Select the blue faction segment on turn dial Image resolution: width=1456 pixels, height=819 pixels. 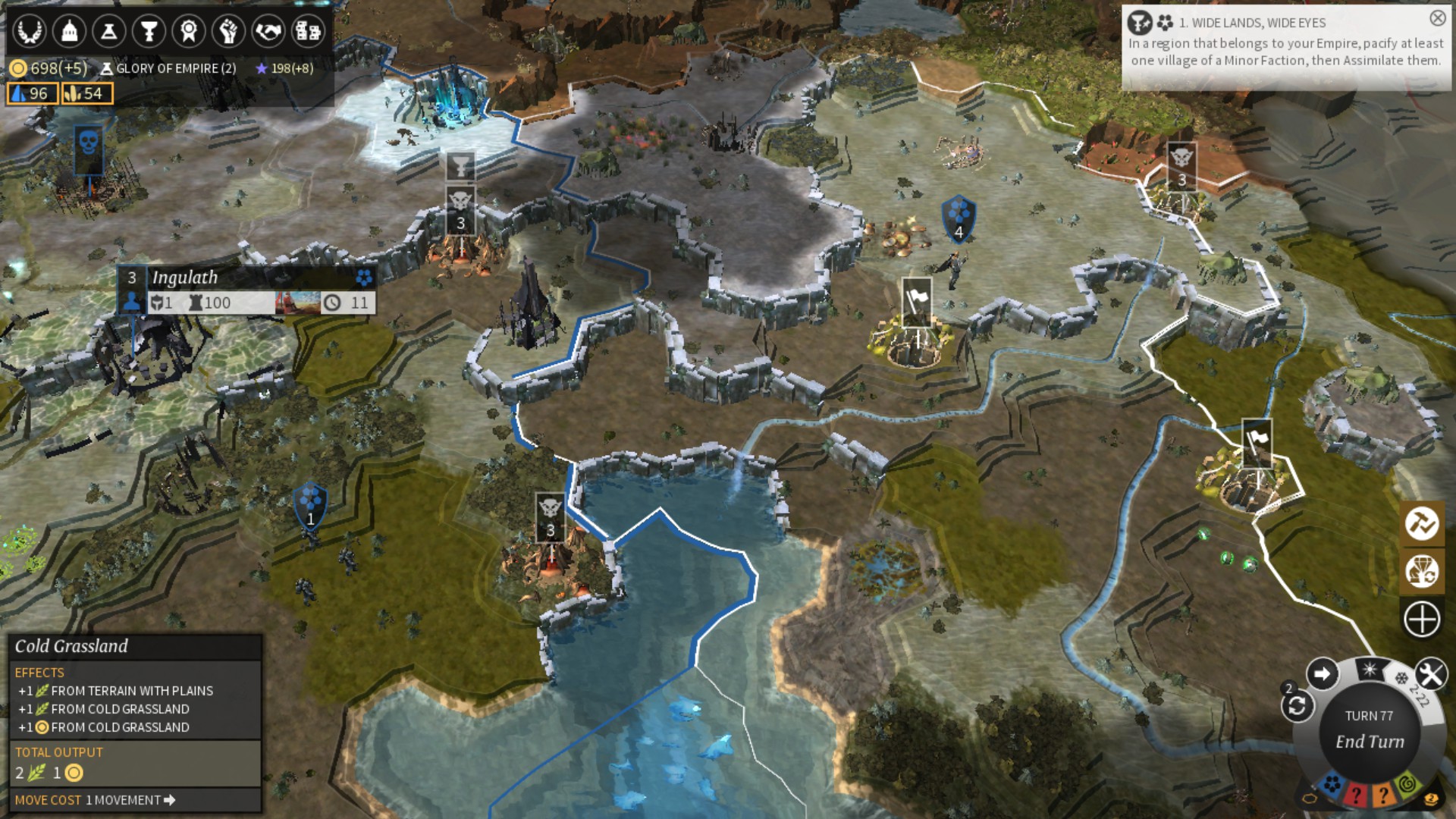pyautogui.click(x=1332, y=784)
